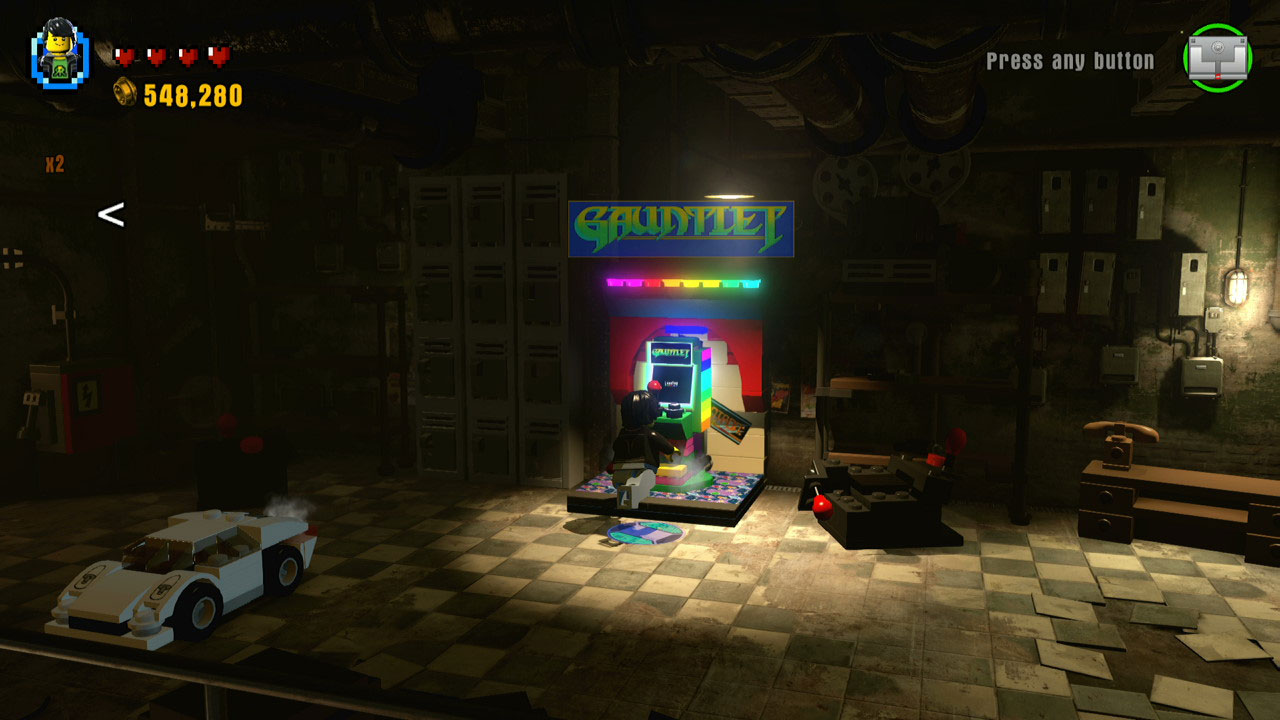This screenshot has height=720, width=1280.
Task: Select the coin stud counter icon
Action: click(124, 94)
